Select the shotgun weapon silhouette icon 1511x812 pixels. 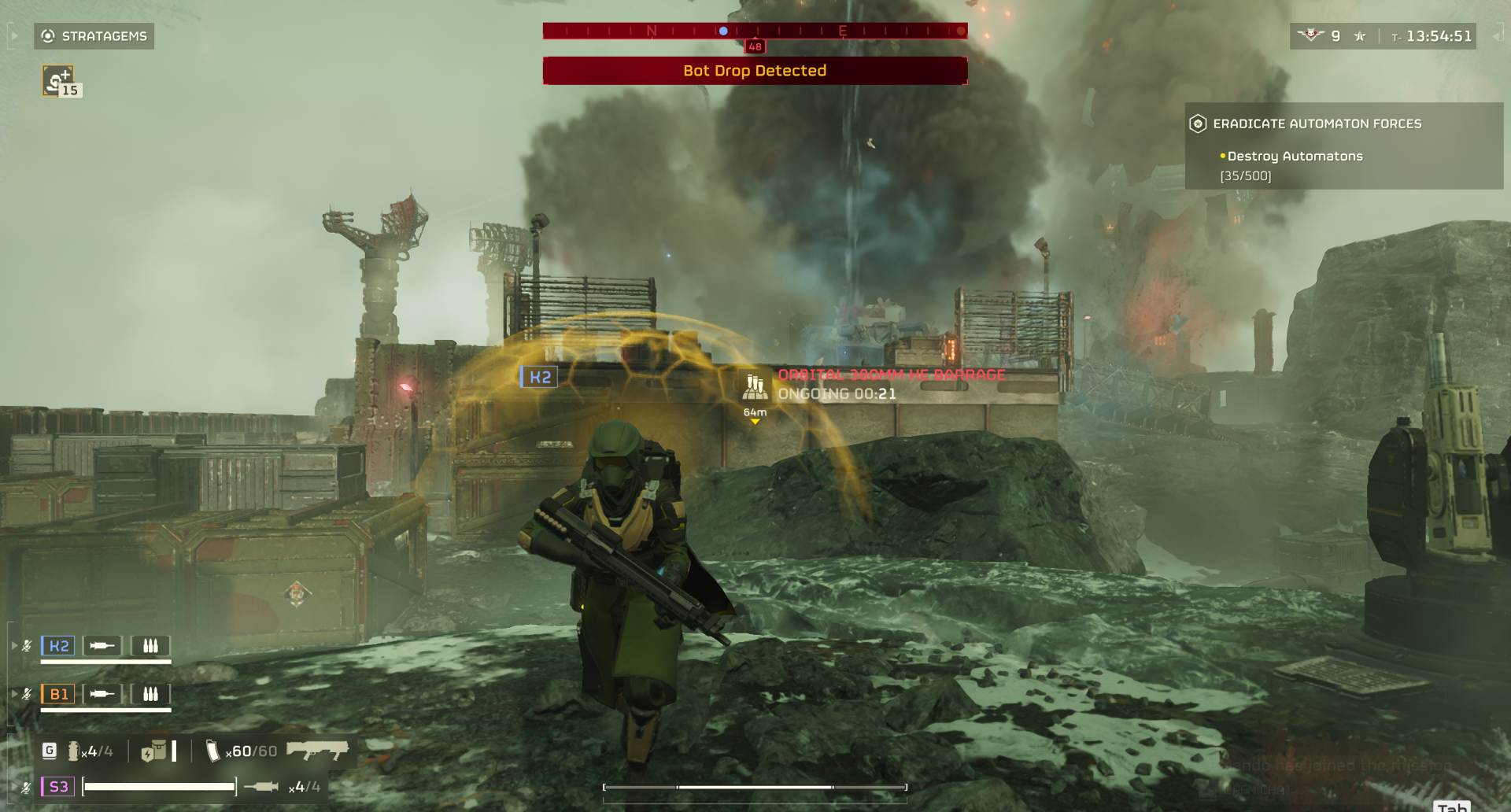pos(318,751)
